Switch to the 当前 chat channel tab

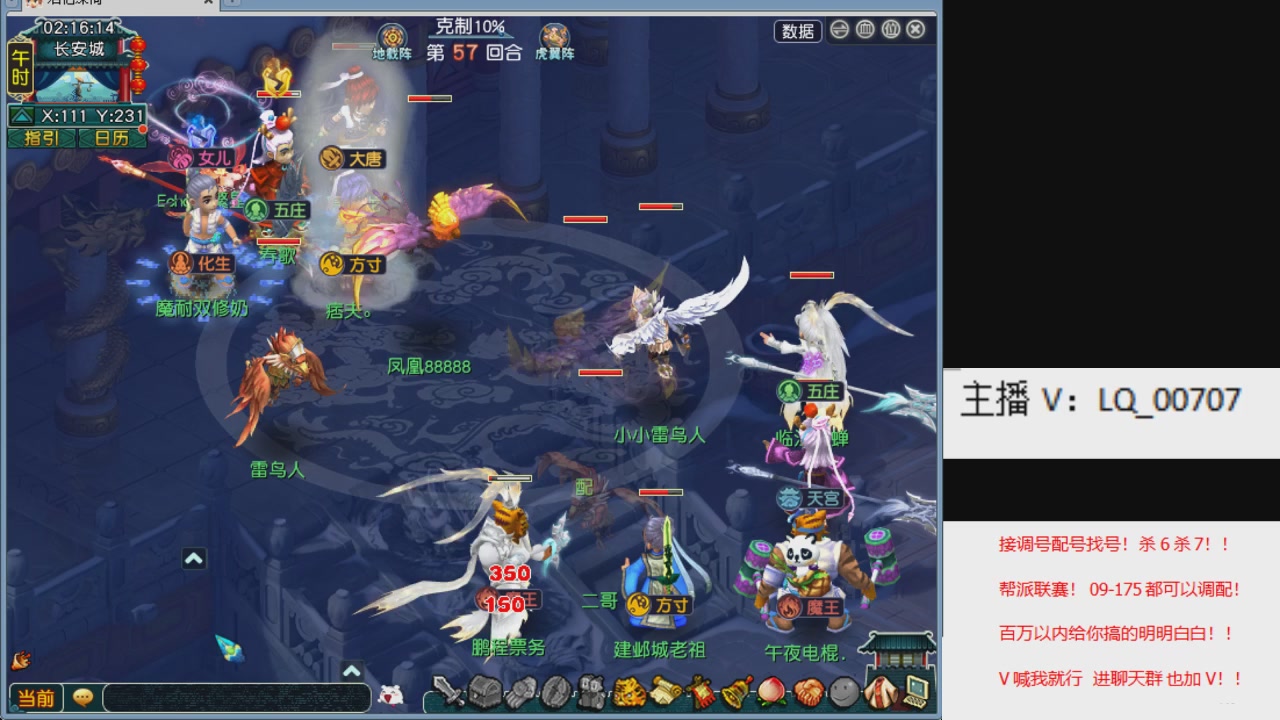coord(38,698)
